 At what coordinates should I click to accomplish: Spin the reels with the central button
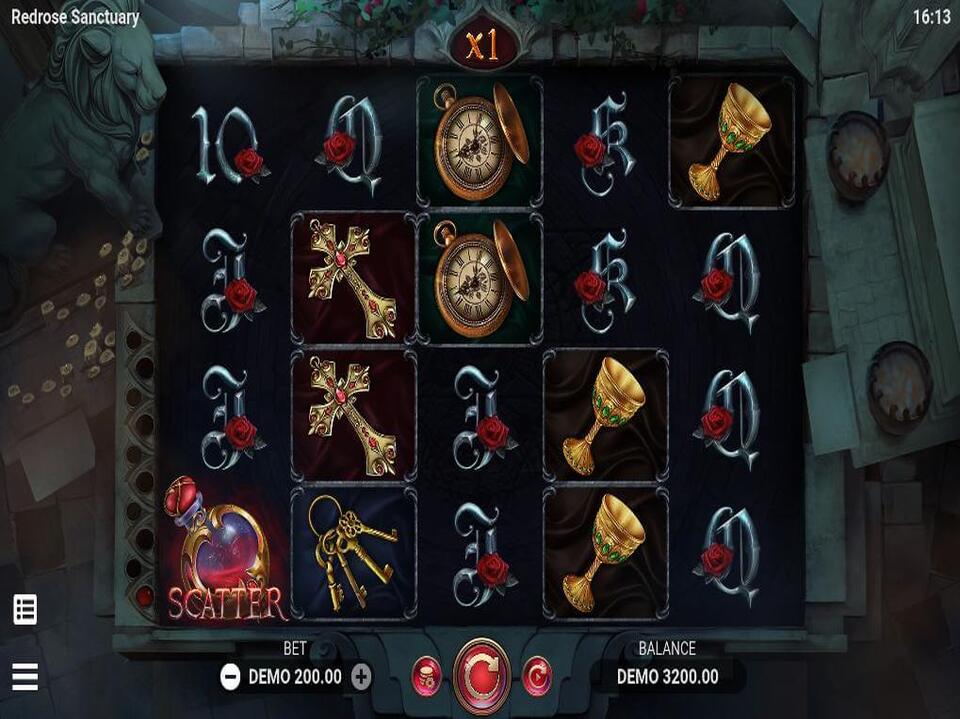click(x=482, y=676)
